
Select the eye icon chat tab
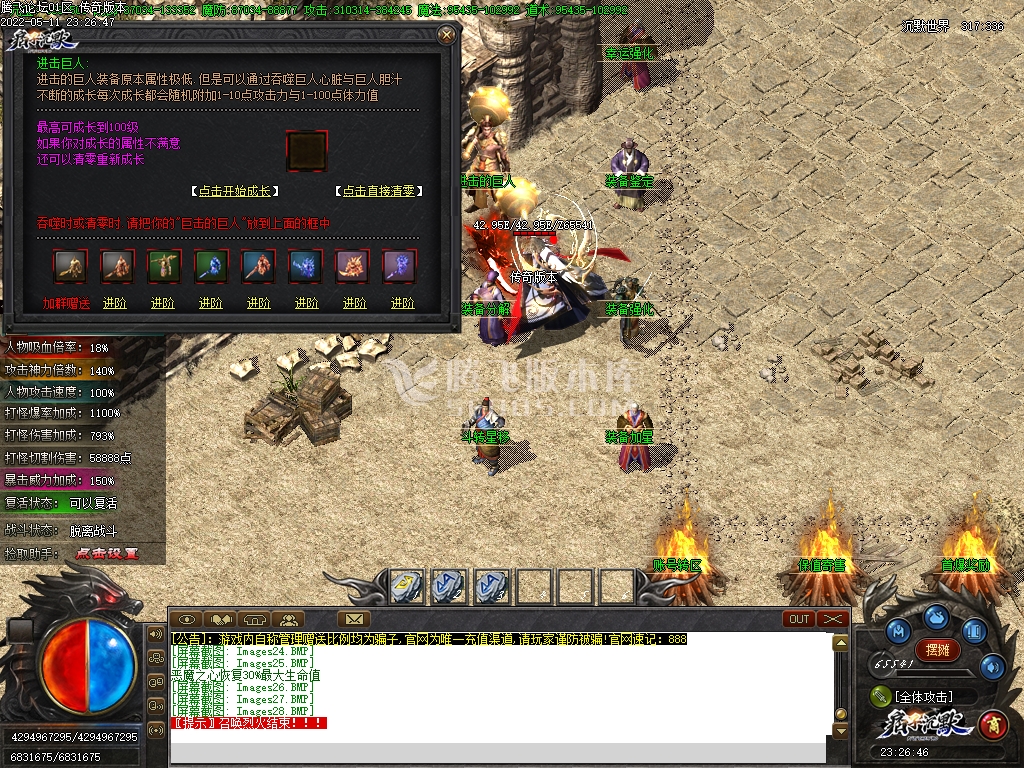click(187, 619)
